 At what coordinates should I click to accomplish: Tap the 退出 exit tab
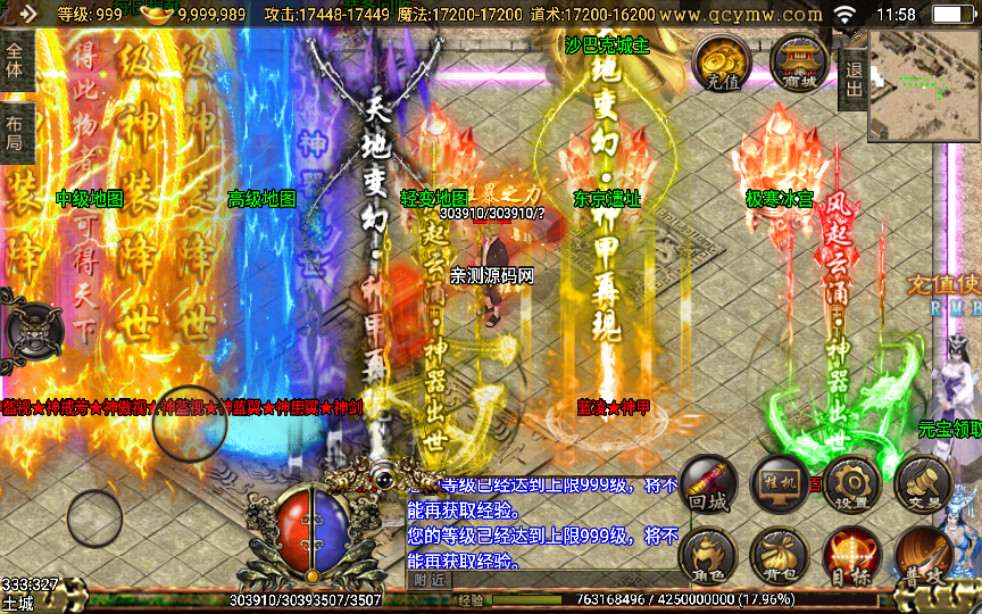[853, 77]
